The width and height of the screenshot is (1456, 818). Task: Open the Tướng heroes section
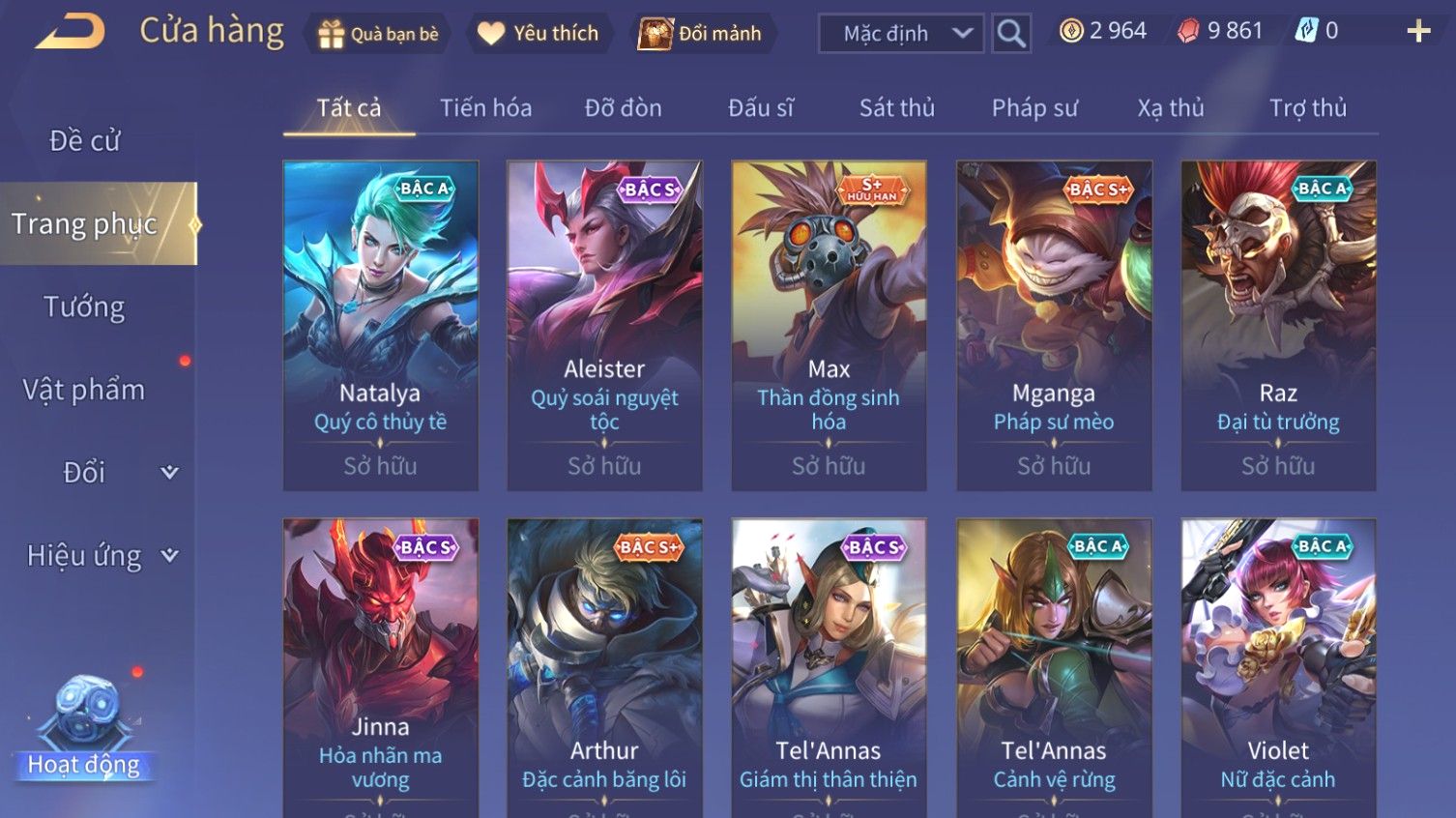click(x=85, y=307)
